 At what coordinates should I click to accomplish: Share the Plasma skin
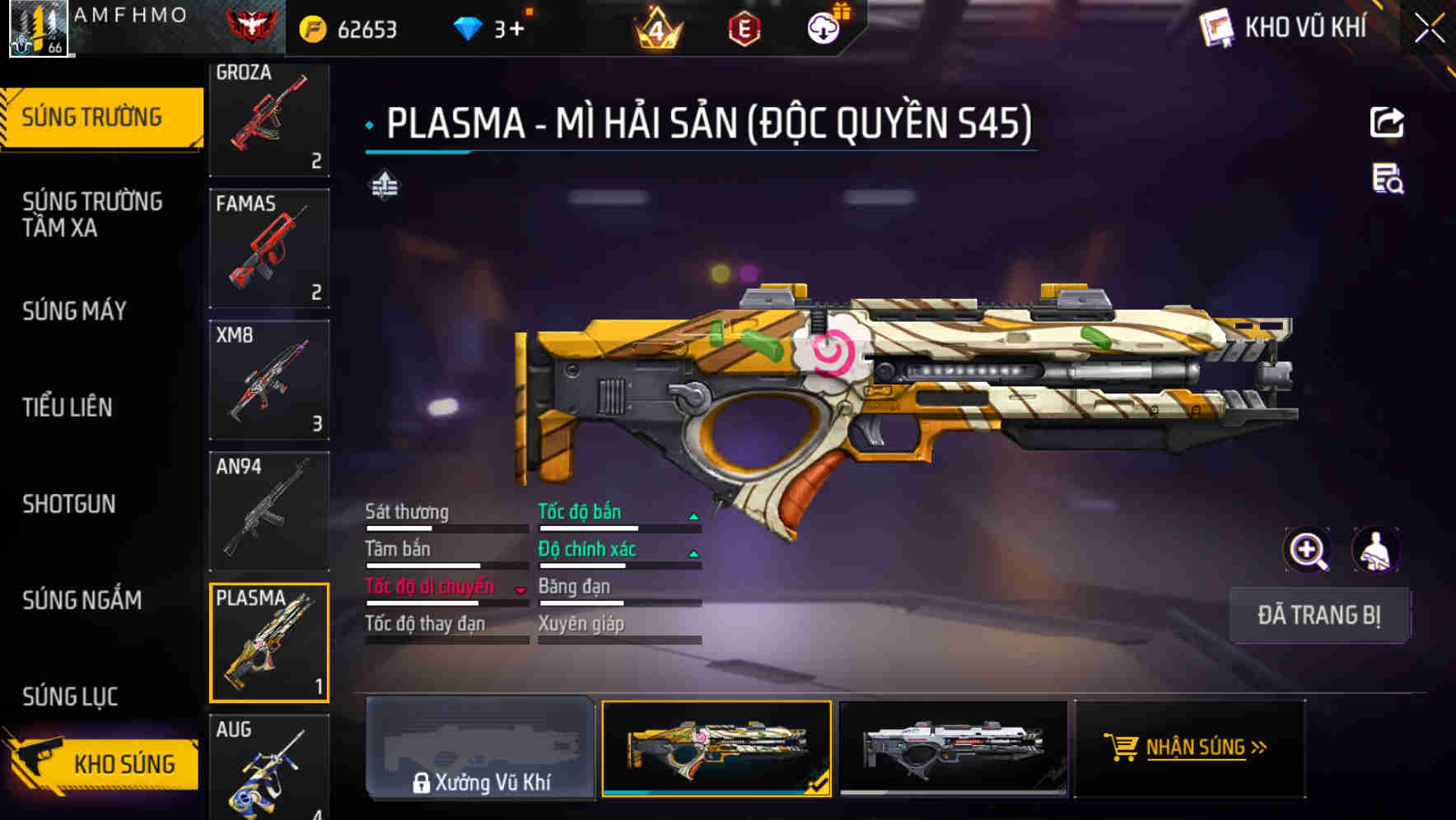tap(1387, 123)
